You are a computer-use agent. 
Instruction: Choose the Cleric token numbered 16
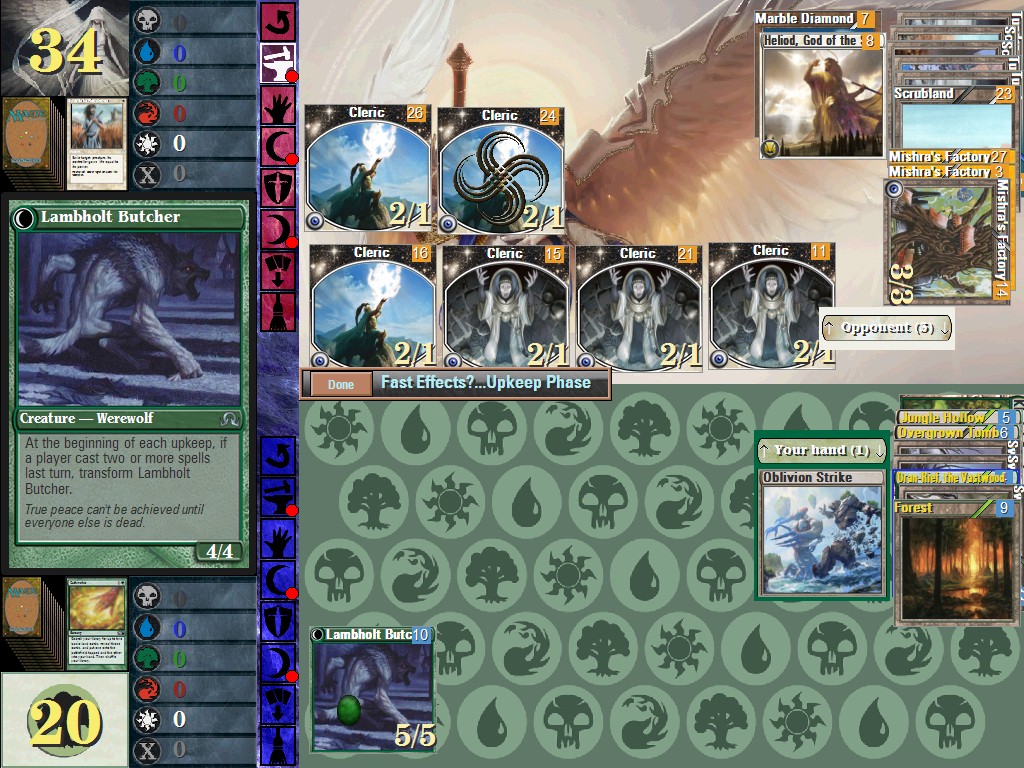[371, 307]
